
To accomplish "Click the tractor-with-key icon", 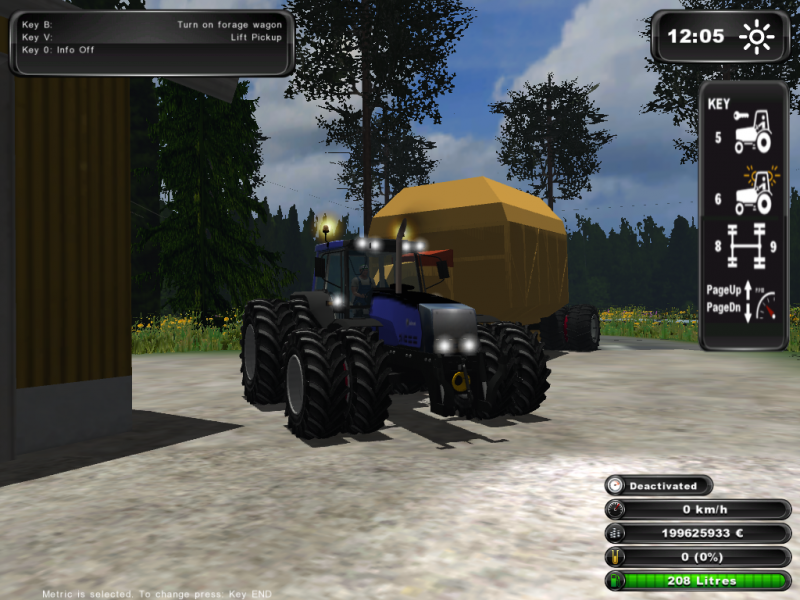I will 752,132.
